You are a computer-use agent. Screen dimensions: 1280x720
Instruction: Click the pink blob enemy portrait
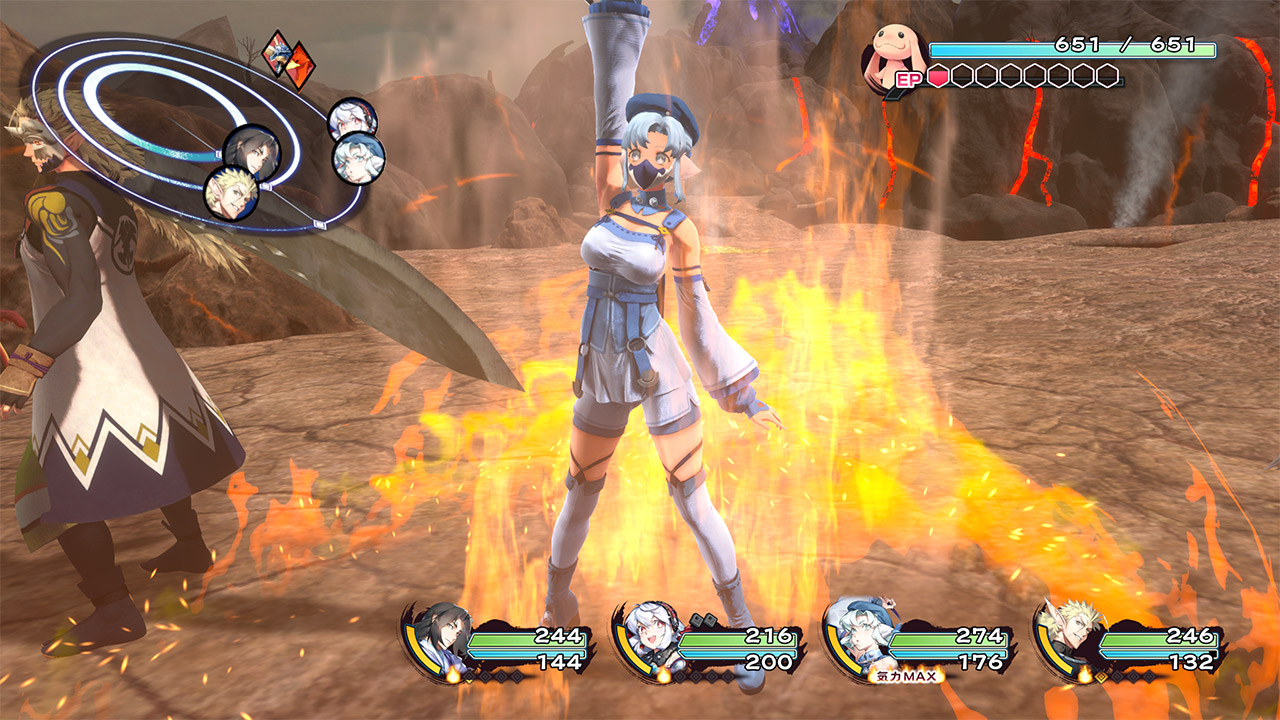(x=895, y=55)
